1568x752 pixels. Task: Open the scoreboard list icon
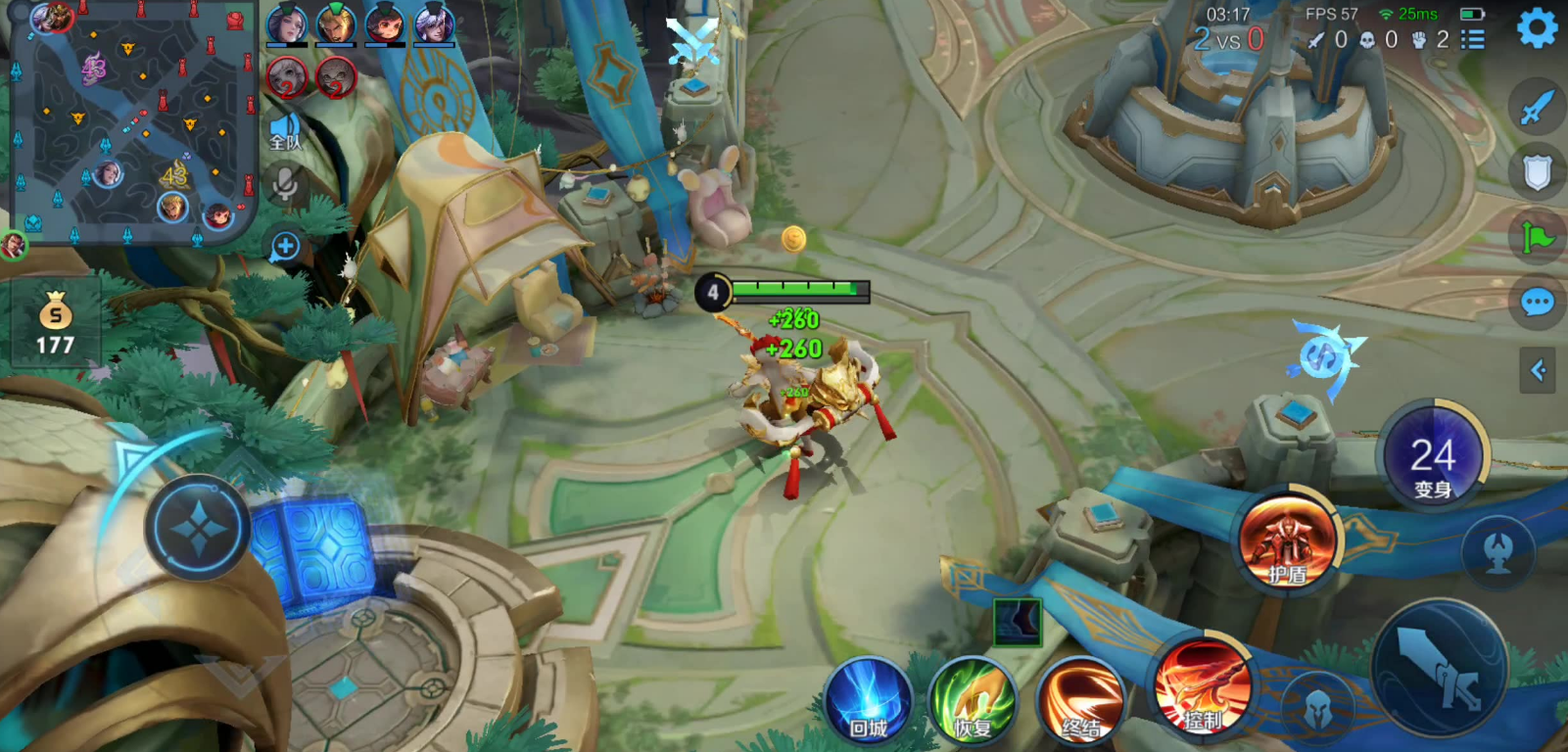(1472, 39)
